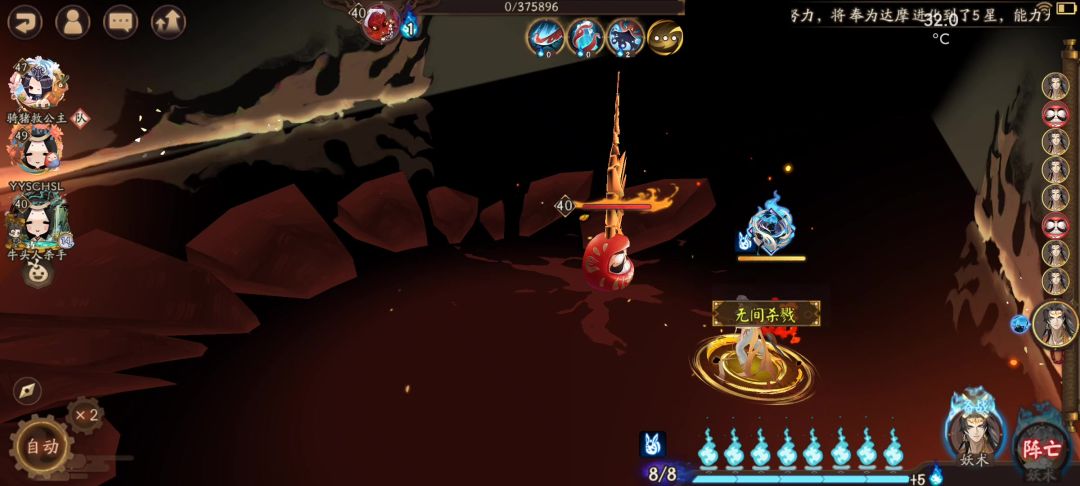Select the 备战 妖术 shikigami portrait

[974, 432]
